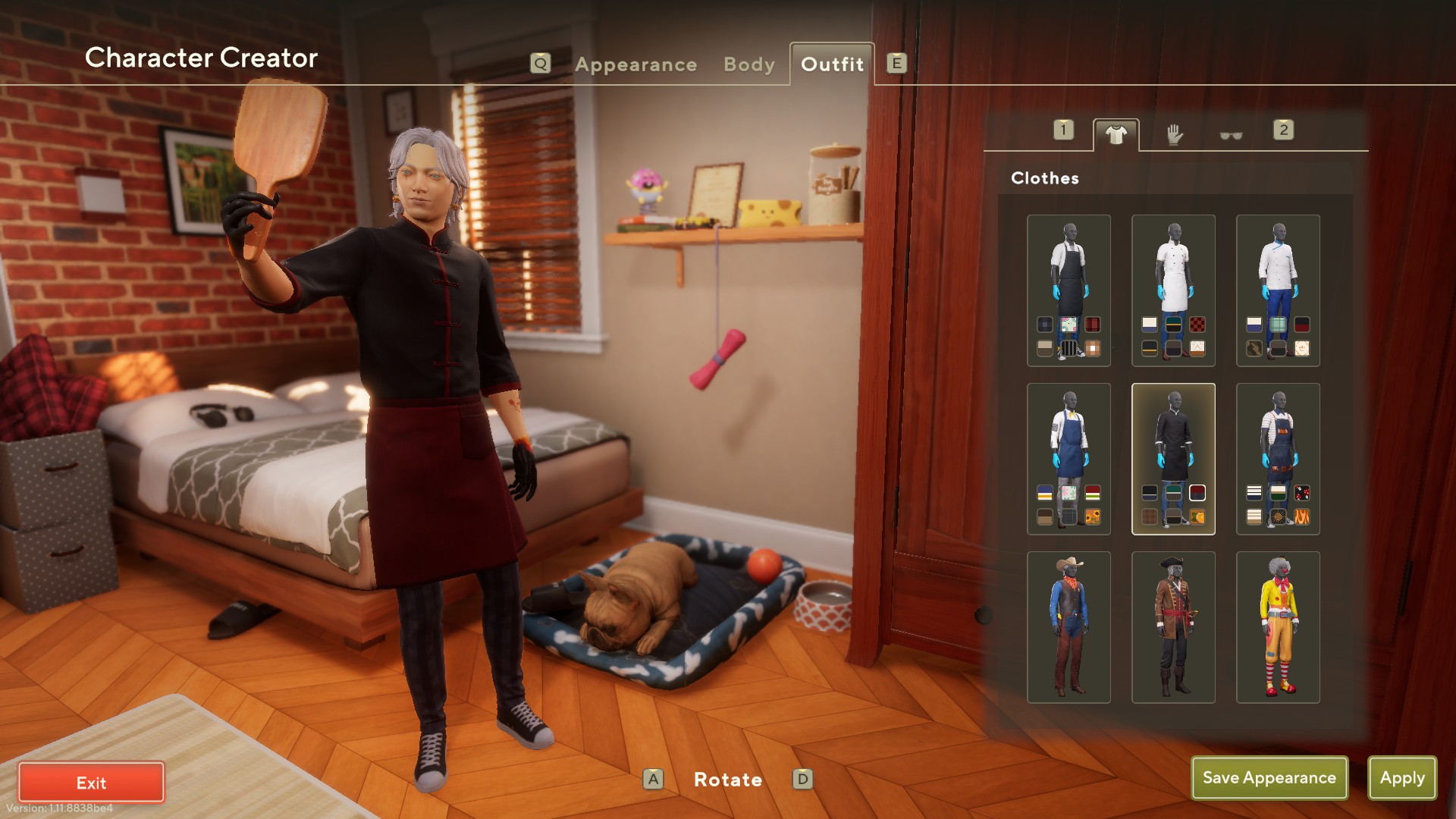
Task: Open the Body tab
Action: click(x=748, y=64)
